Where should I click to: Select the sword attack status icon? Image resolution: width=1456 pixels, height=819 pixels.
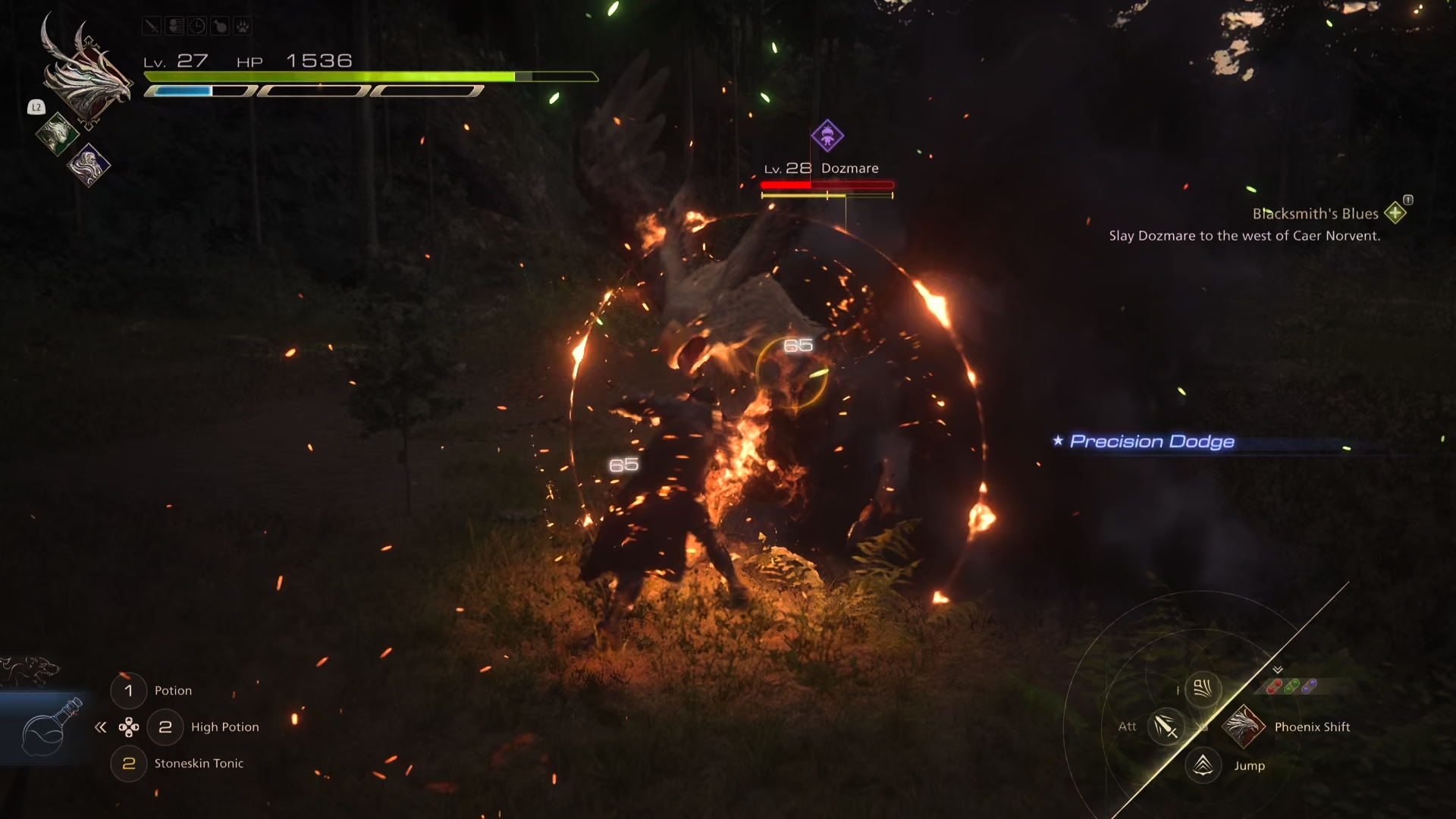152,26
